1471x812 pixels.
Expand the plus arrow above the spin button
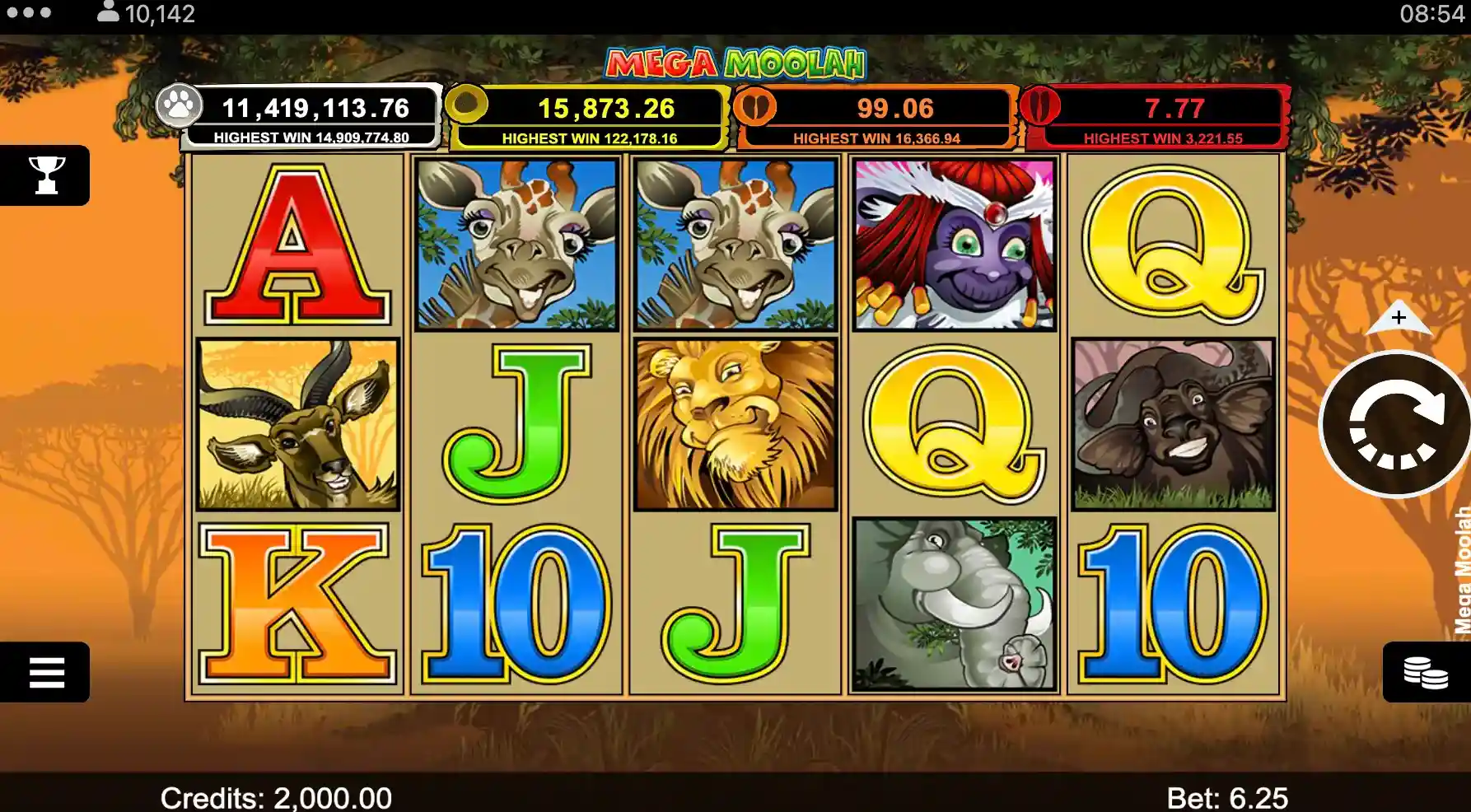pos(1399,317)
